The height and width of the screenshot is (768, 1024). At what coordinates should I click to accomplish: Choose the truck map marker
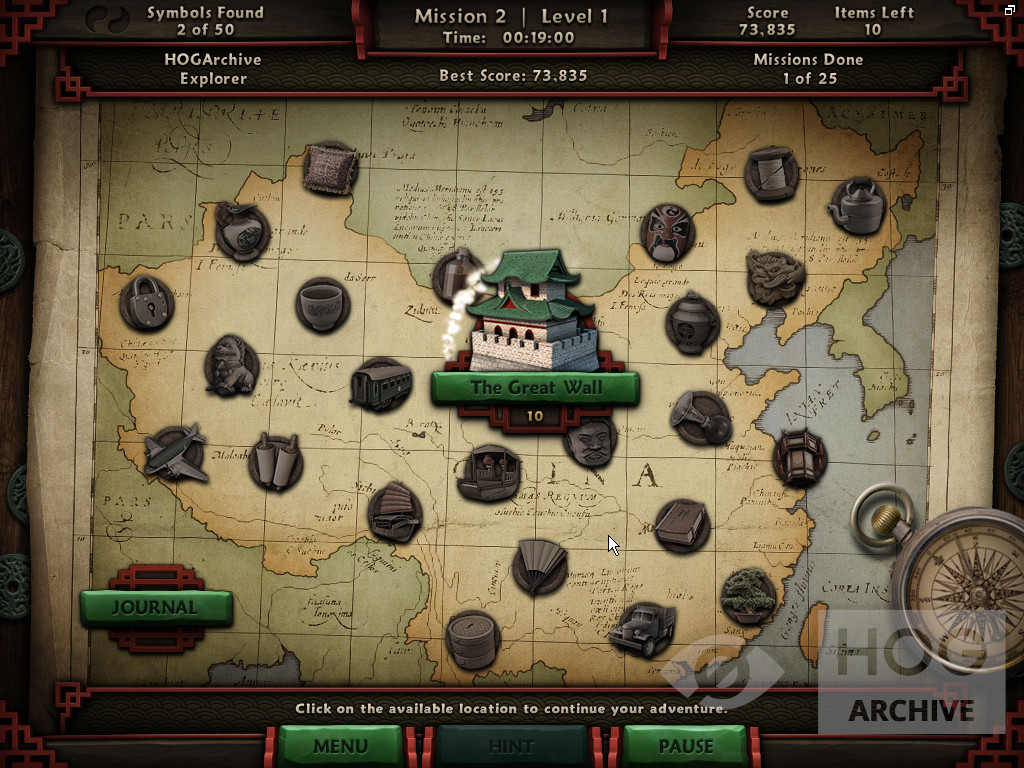point(642,630)
